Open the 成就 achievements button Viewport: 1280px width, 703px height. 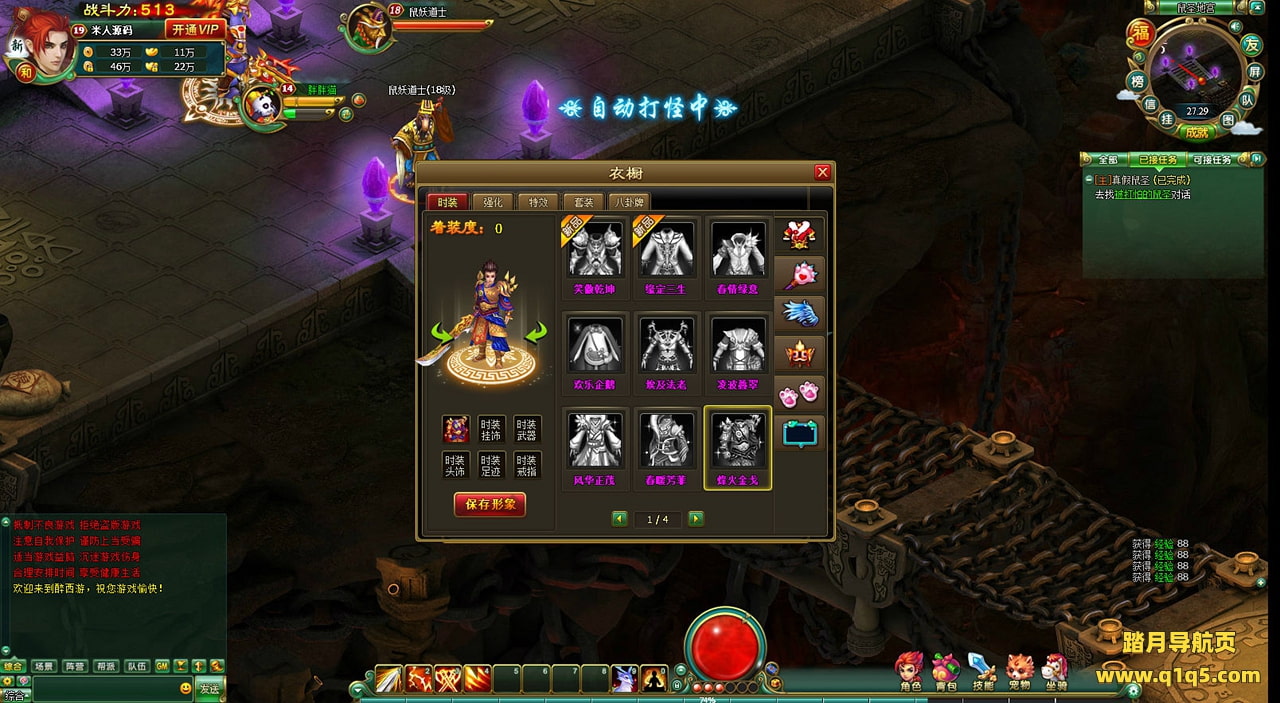point(1197,132)
